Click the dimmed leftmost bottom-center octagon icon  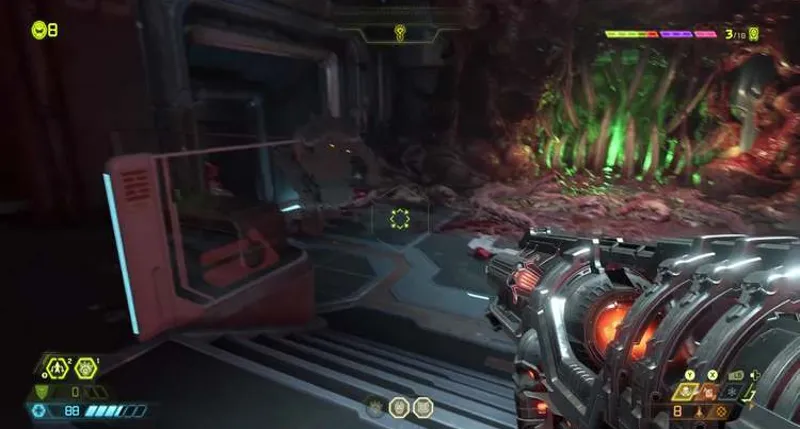pyautogui.click(x=375, y=408)
